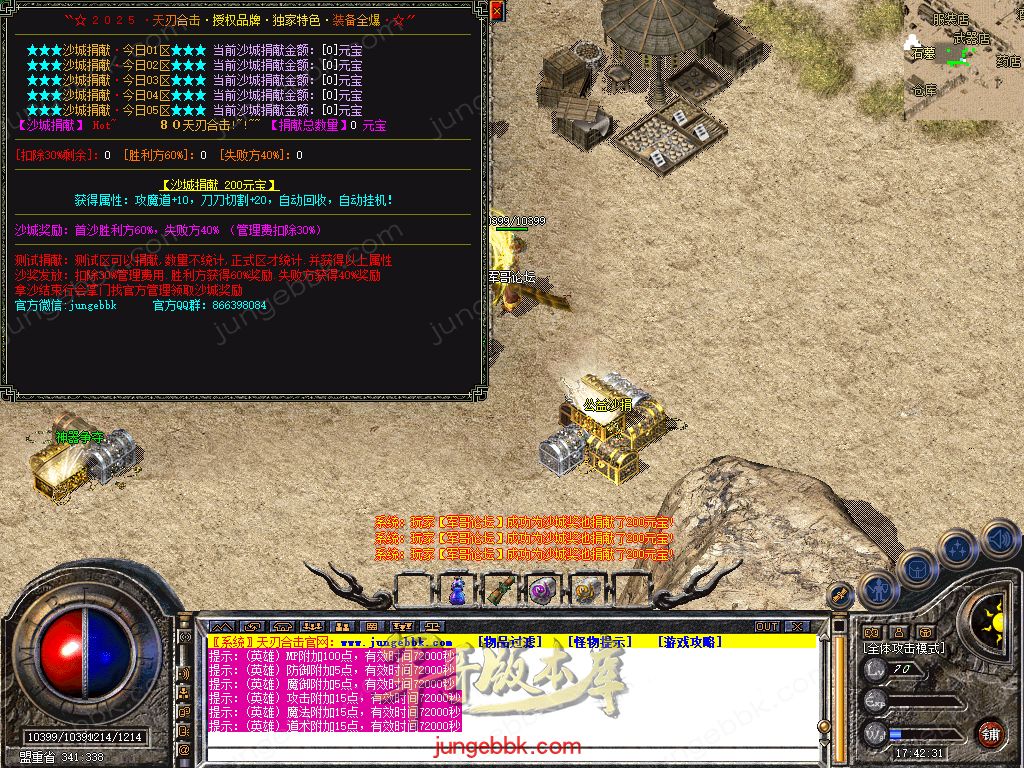Open the minimap in the corner

[963, 61]
